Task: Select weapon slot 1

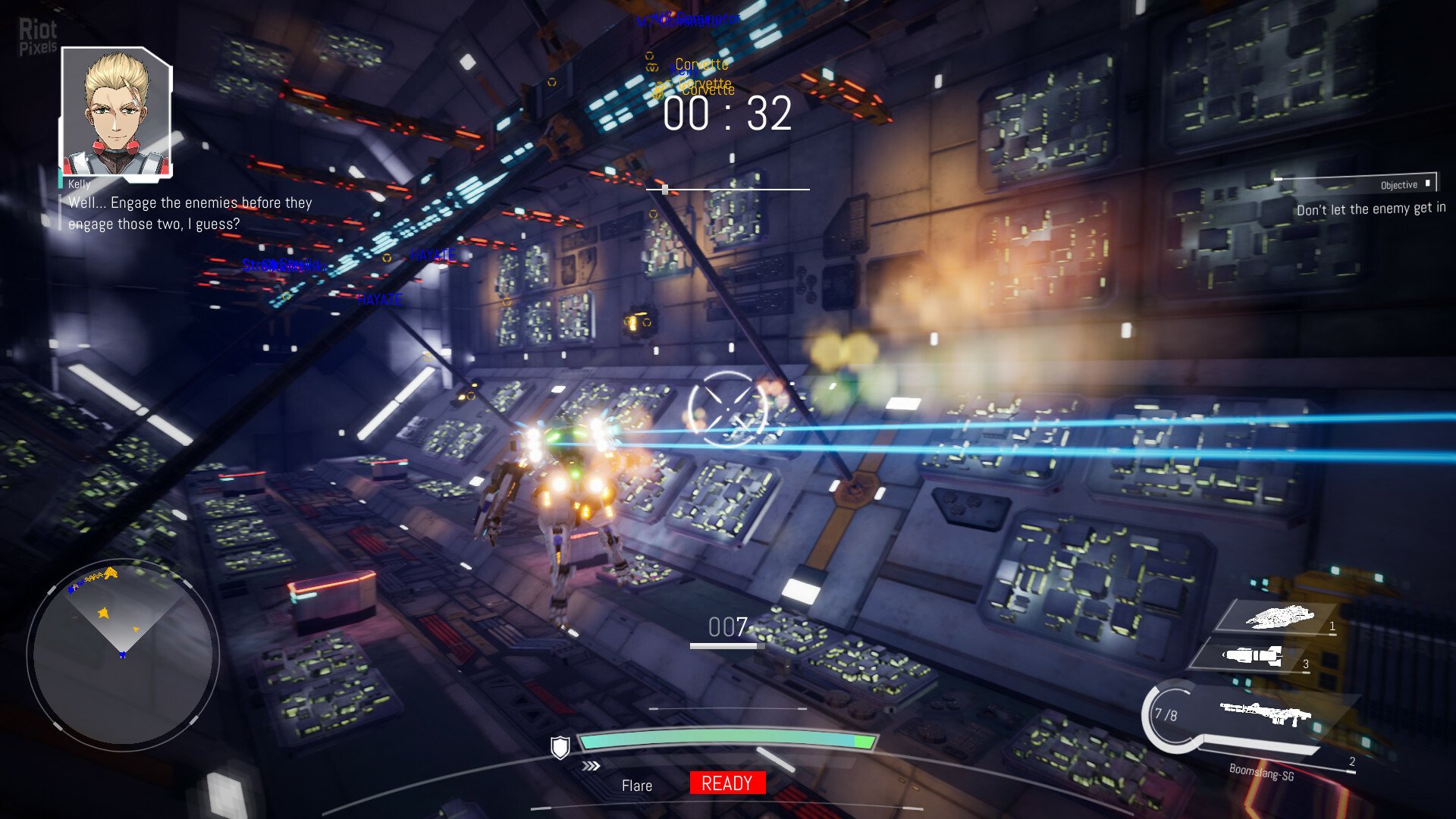Action: coord(1279,617)
